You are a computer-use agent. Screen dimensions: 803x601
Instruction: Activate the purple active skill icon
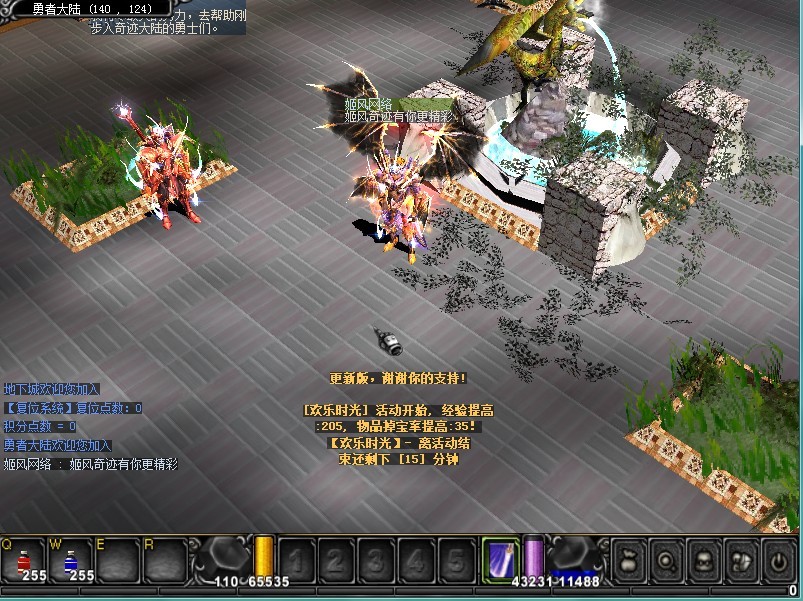point(499,558)
